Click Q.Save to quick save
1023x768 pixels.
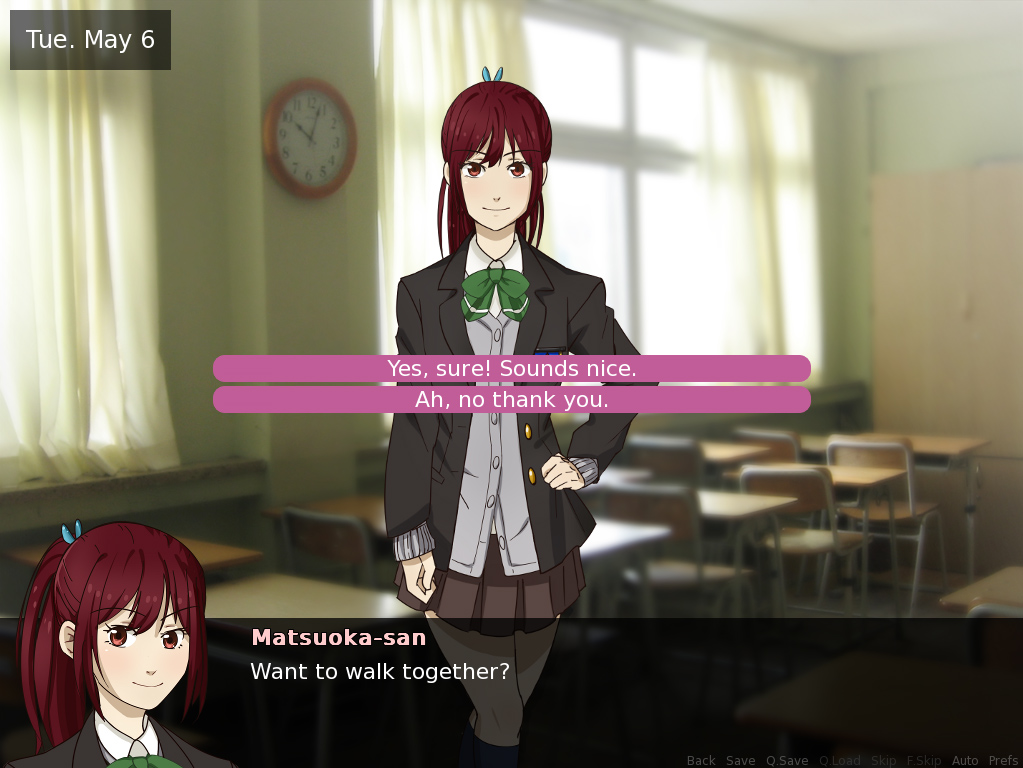click(x=787, y=761)
